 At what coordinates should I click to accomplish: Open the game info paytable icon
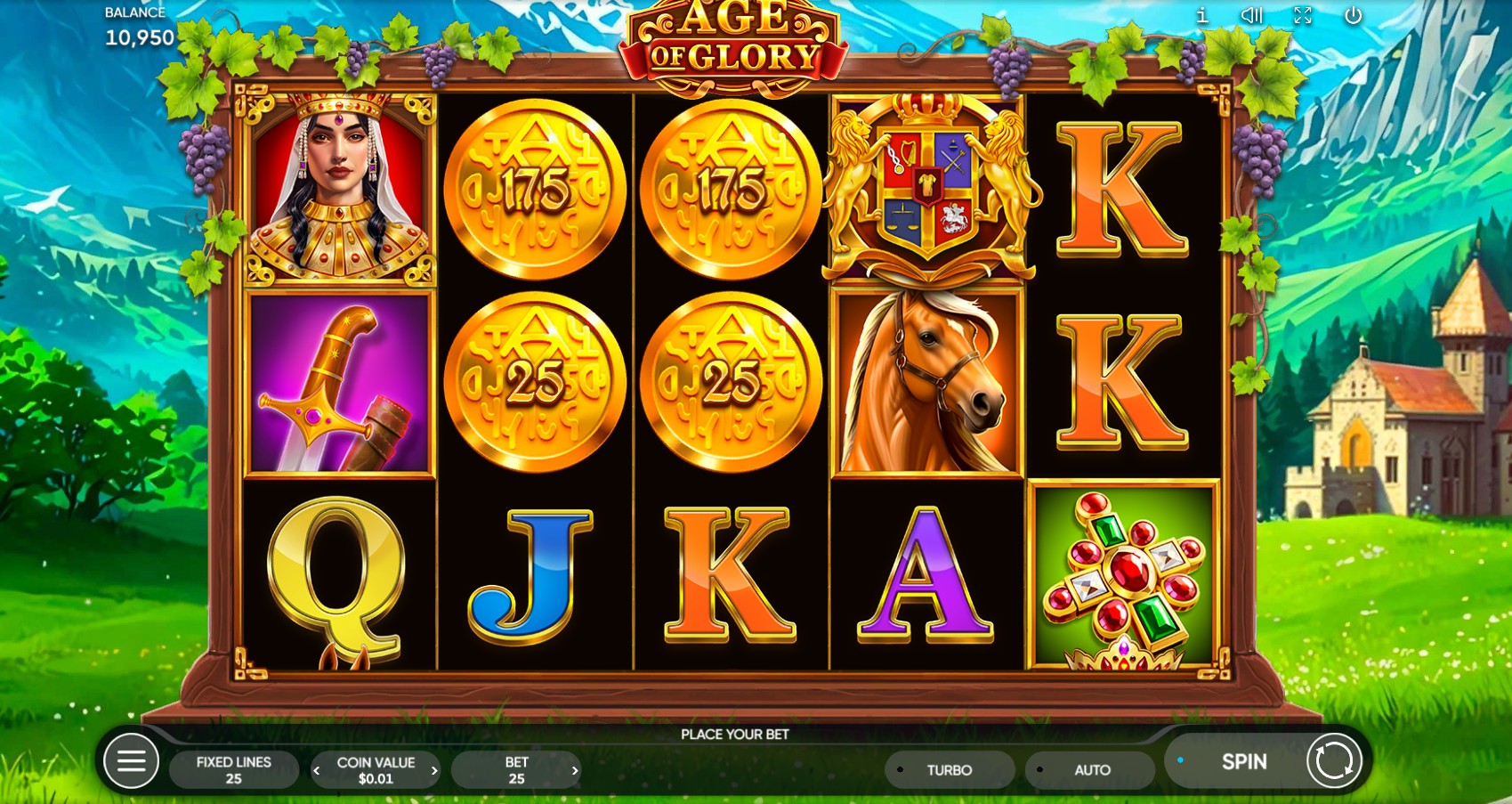click(x=1202, y=15)
